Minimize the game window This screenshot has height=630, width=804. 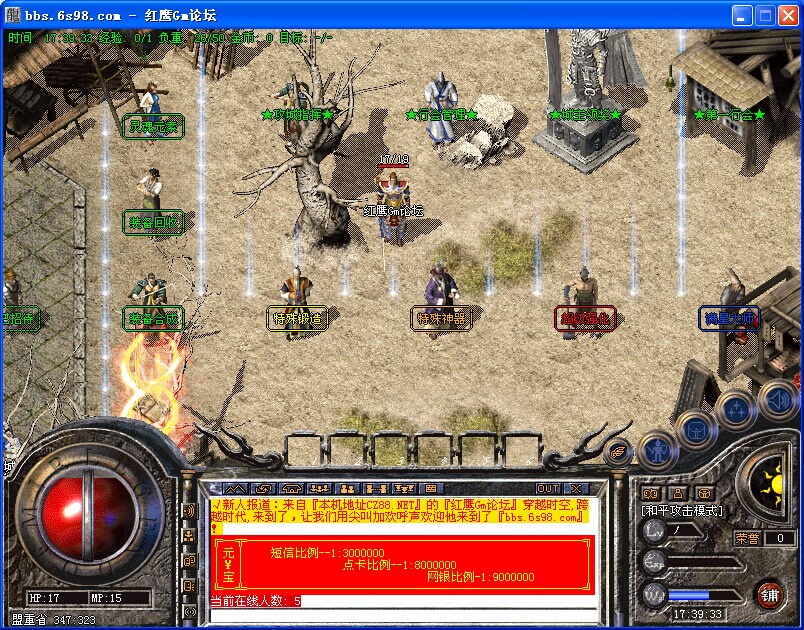[742, 15]
